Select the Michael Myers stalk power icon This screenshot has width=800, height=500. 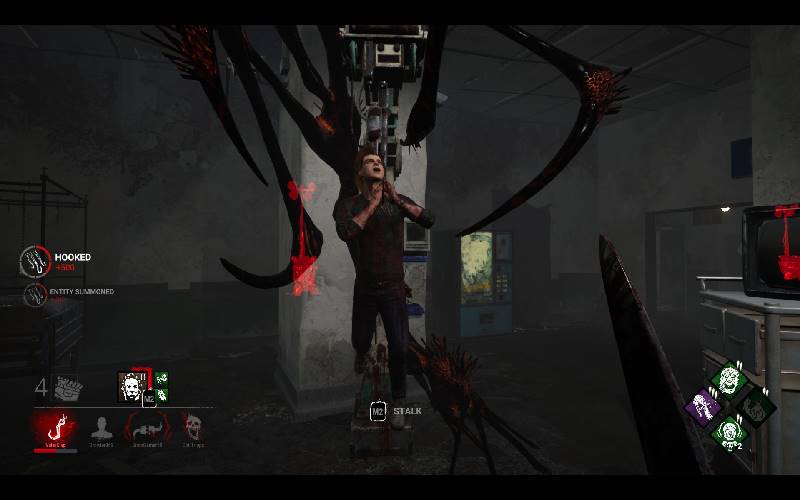click(130, 386)
